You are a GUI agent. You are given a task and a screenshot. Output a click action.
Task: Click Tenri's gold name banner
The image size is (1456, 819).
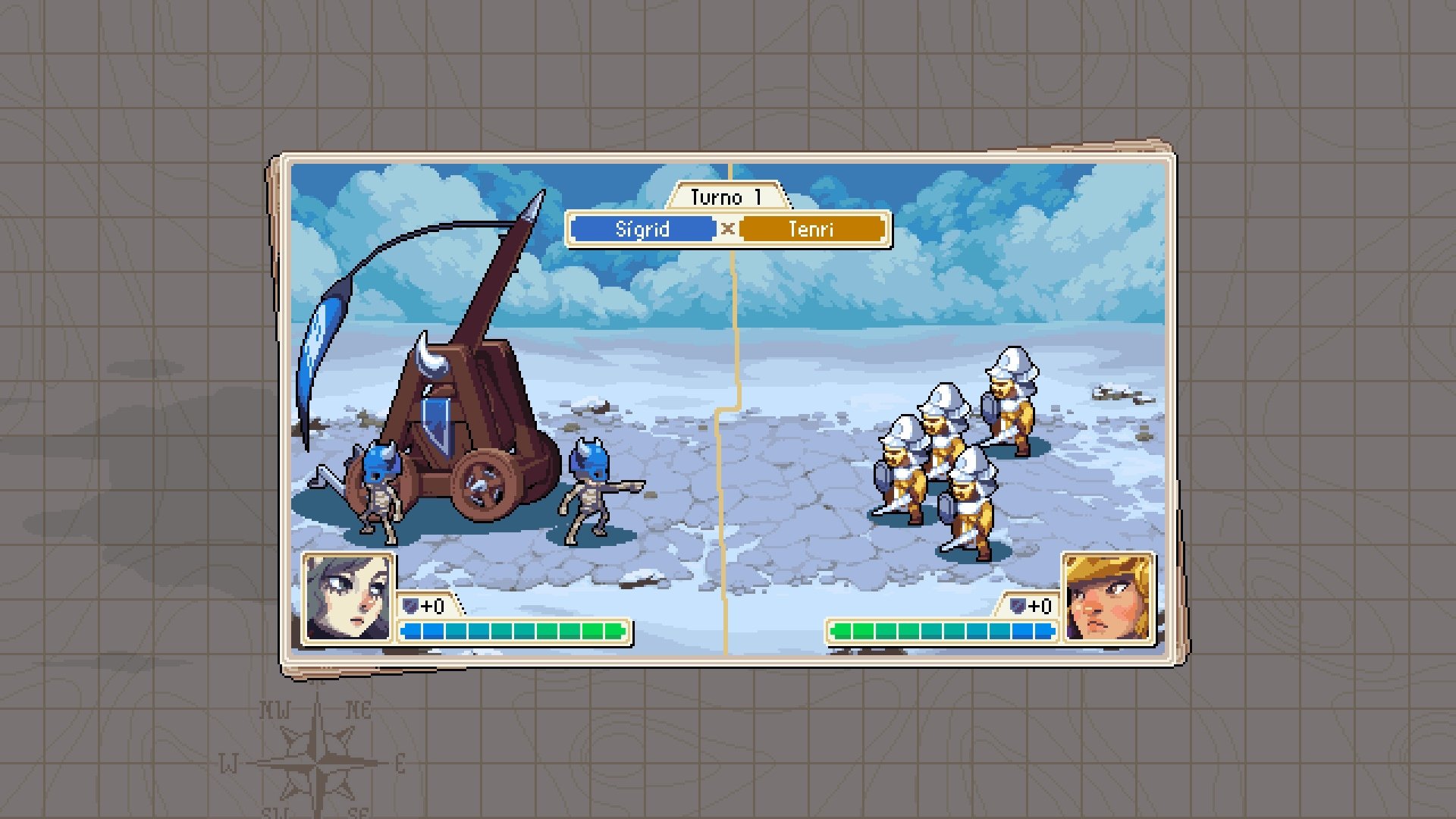click(x=811, y=229)
